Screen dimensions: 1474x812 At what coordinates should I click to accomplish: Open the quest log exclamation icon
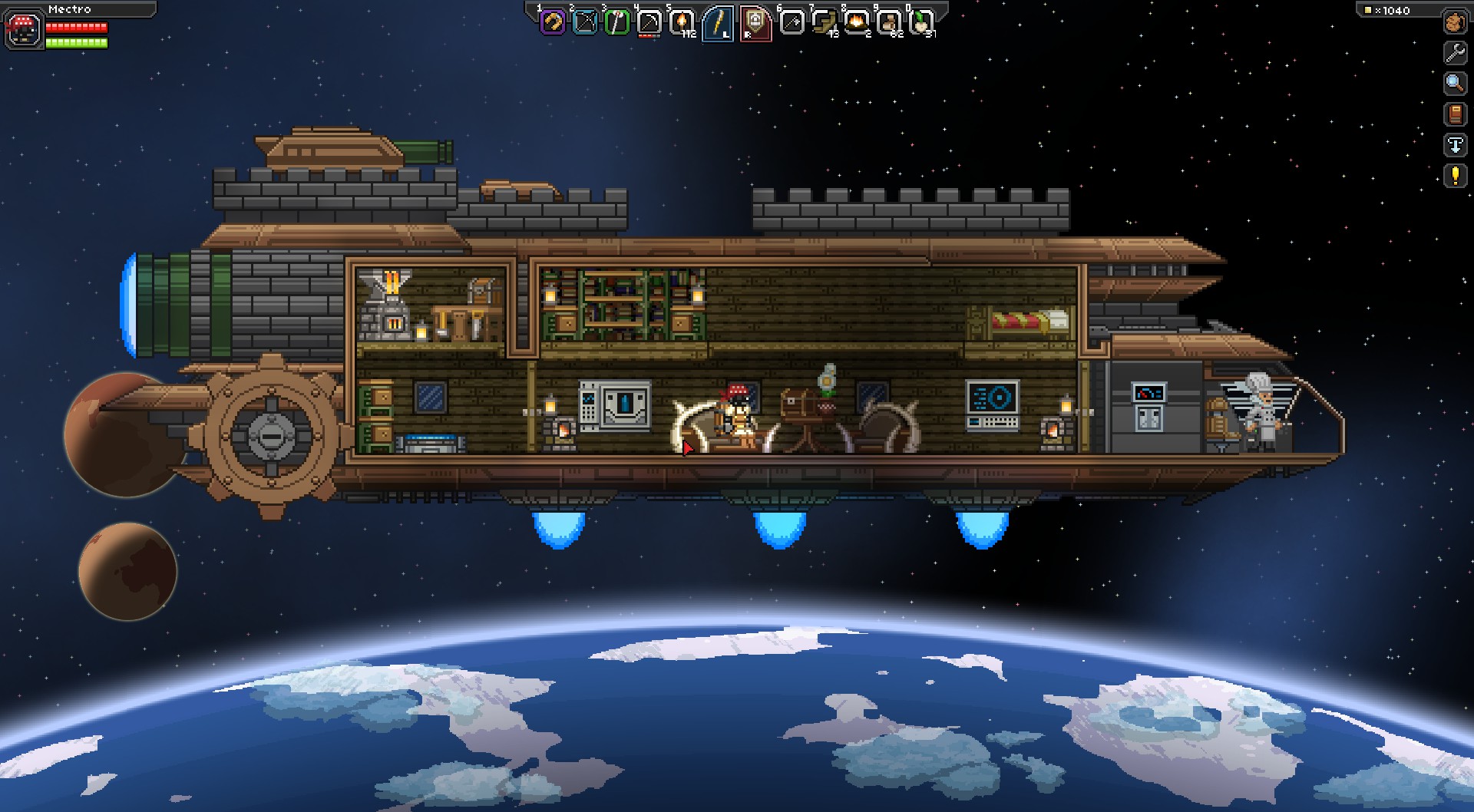click(x=1455, y=176)
